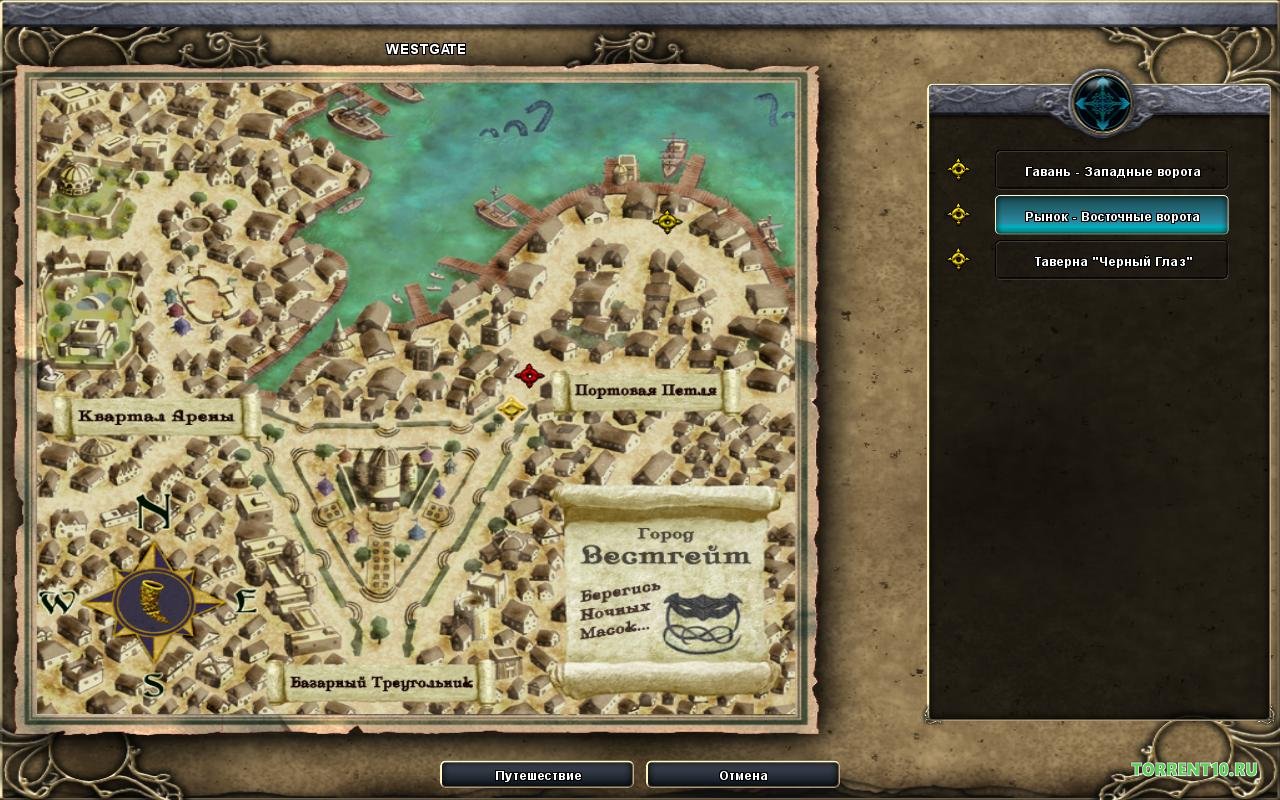
Task: Cancel the map with the Отмена button
Action: coord(742,775)
